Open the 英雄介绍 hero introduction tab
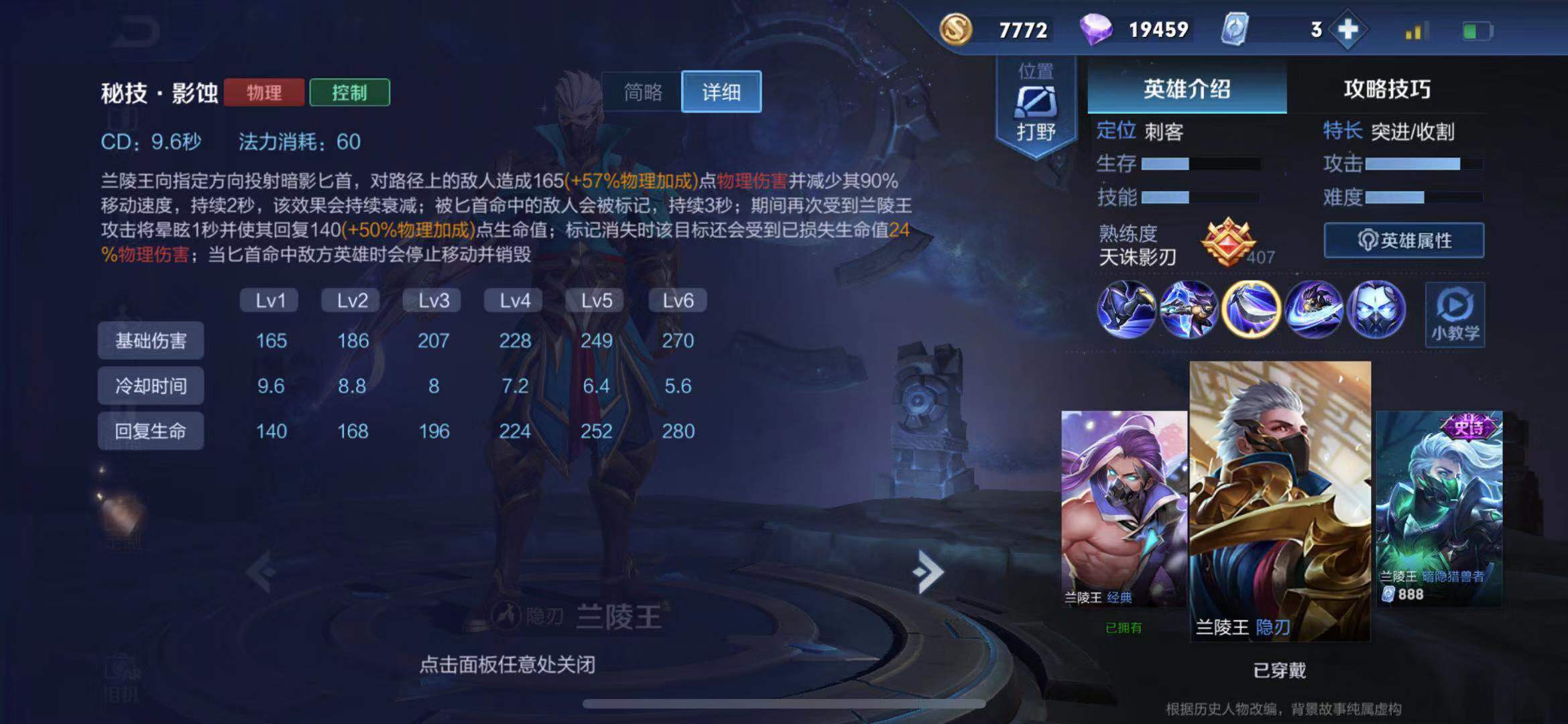This screenshot has width=1568, height=724. (1187, 90)
